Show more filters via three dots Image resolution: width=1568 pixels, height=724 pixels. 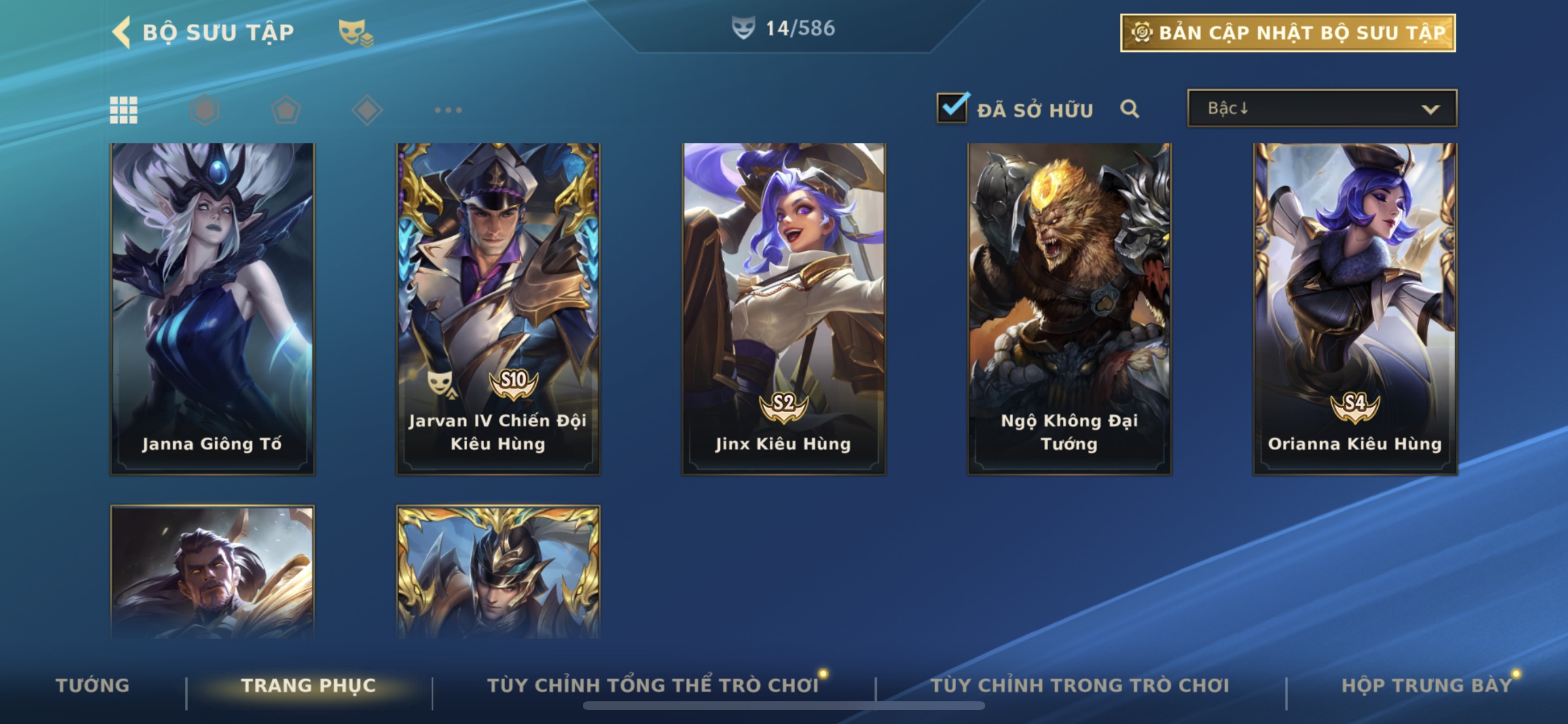click(448, 110)
